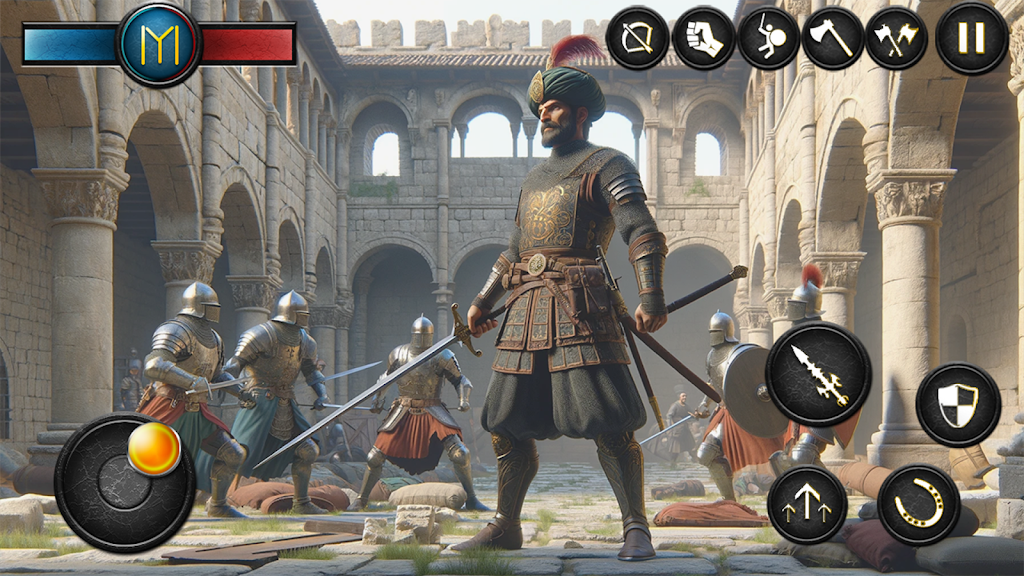Click the orange virtual joystick knob

(154, 450)
